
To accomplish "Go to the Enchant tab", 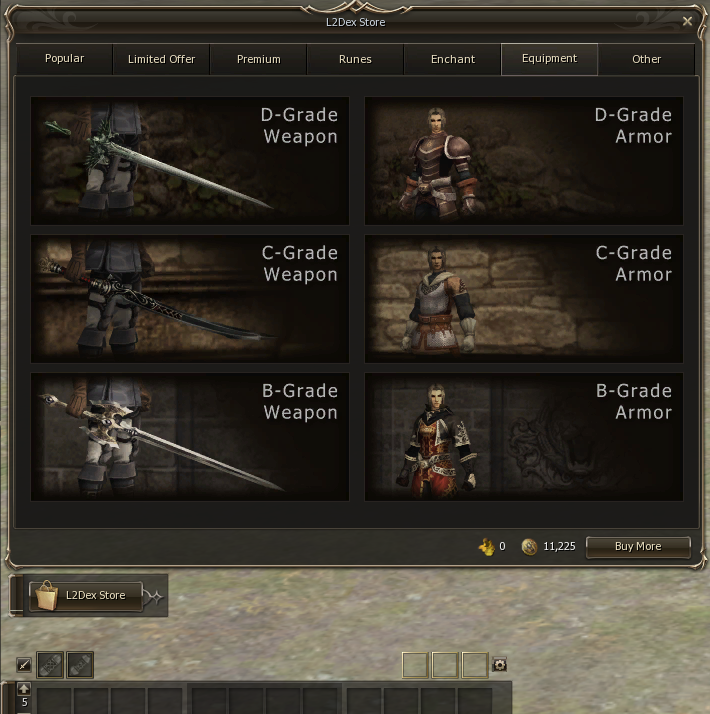I will tap(452, 59).
